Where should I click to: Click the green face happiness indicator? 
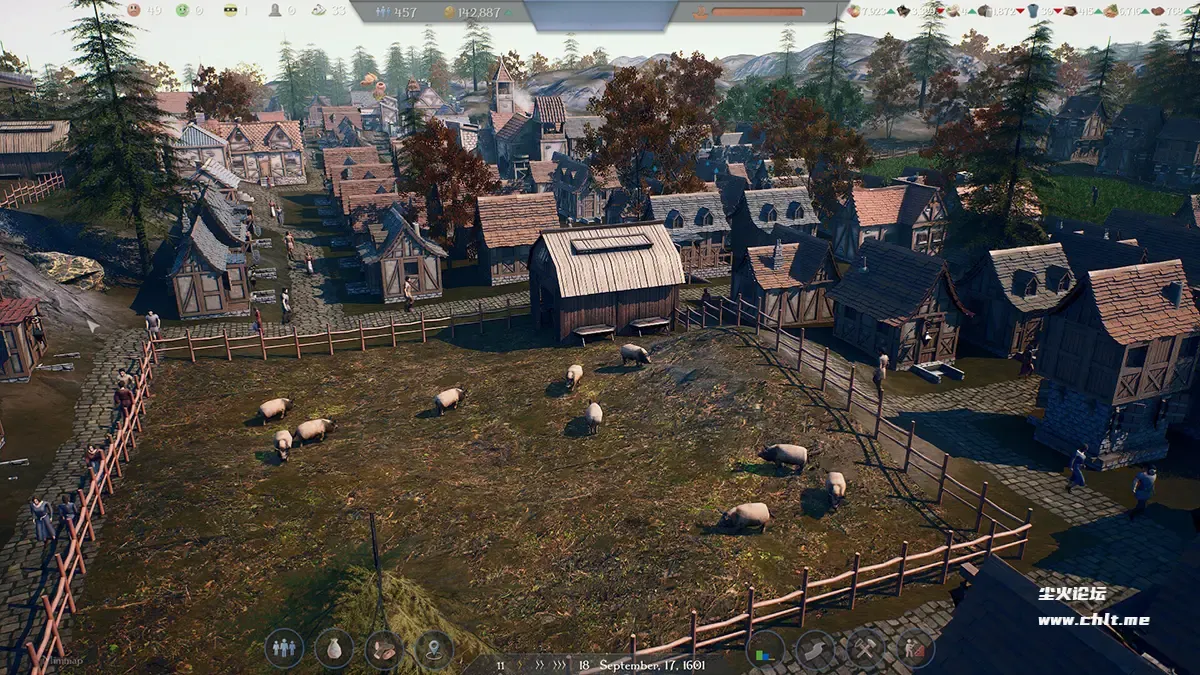[x=182, y=10]
